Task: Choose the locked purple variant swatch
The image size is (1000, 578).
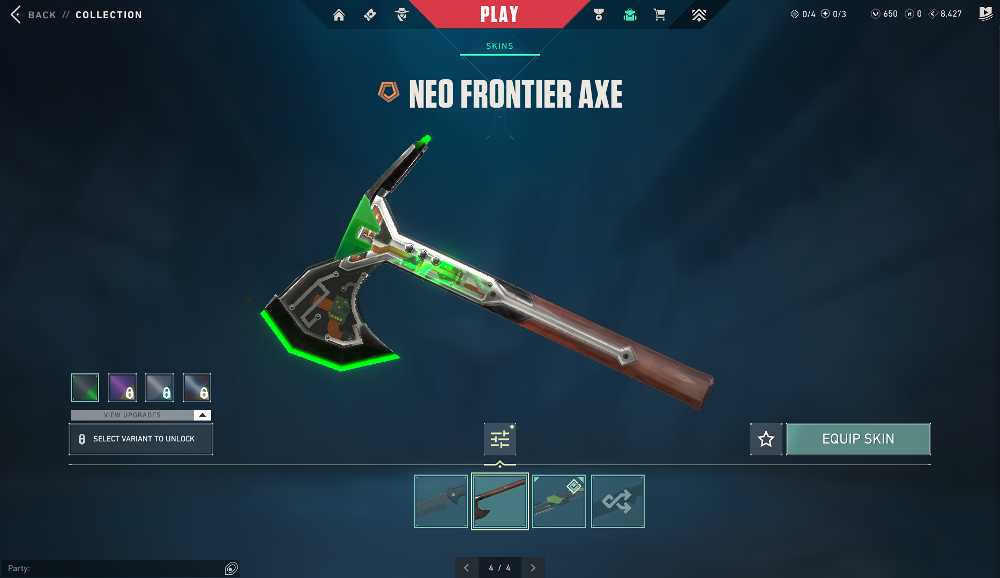Action: point(122,387)
